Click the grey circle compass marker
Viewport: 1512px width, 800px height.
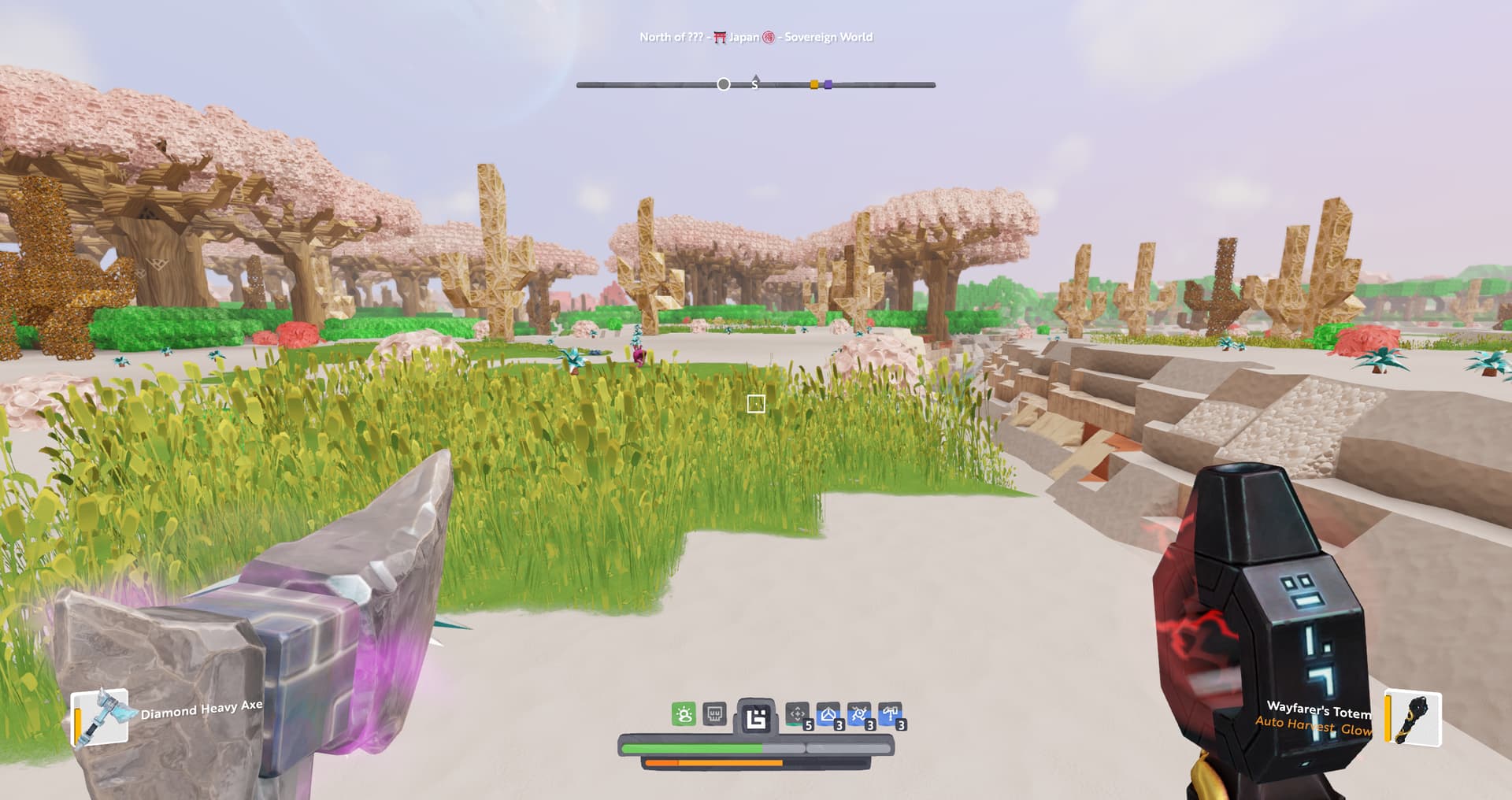pyautogui.click(x=724, y=84)
